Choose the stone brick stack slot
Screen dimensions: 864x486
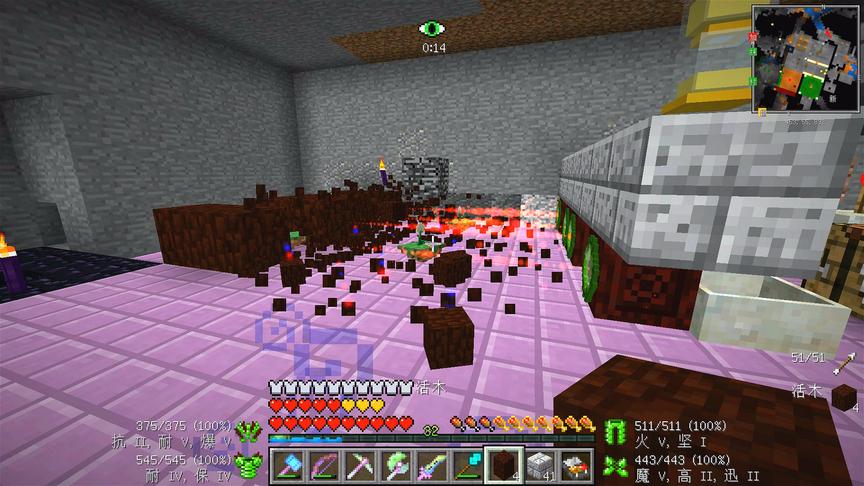pyautogui.click(x=539, y=465)
